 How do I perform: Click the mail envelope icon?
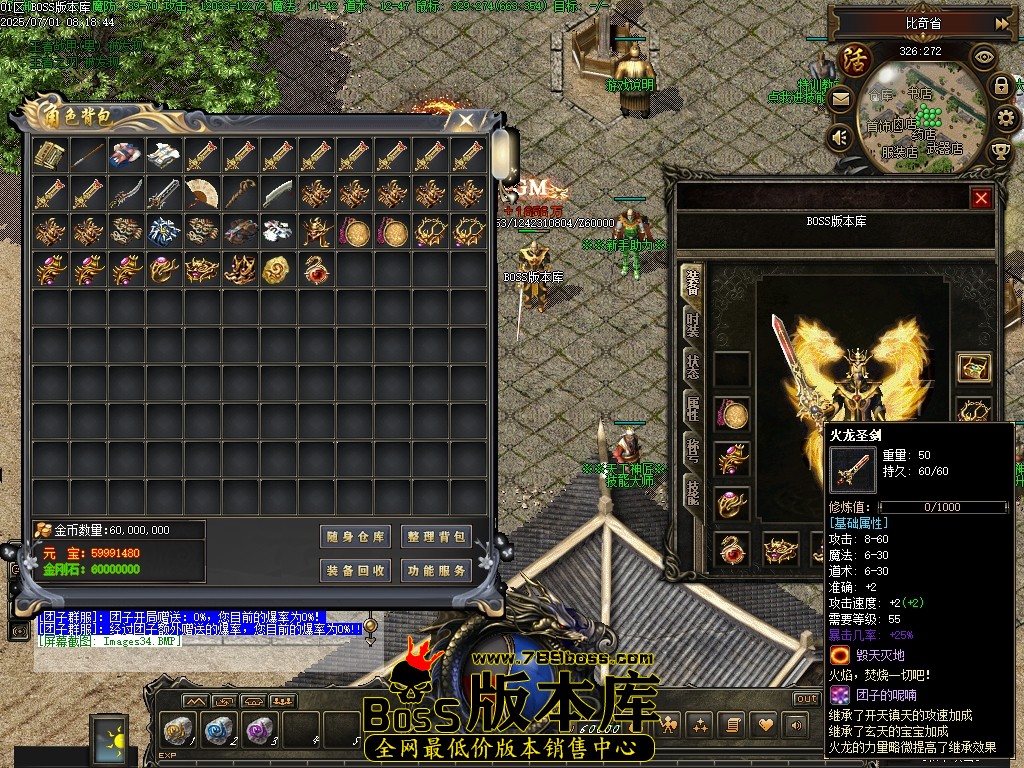tap(840, 100)
